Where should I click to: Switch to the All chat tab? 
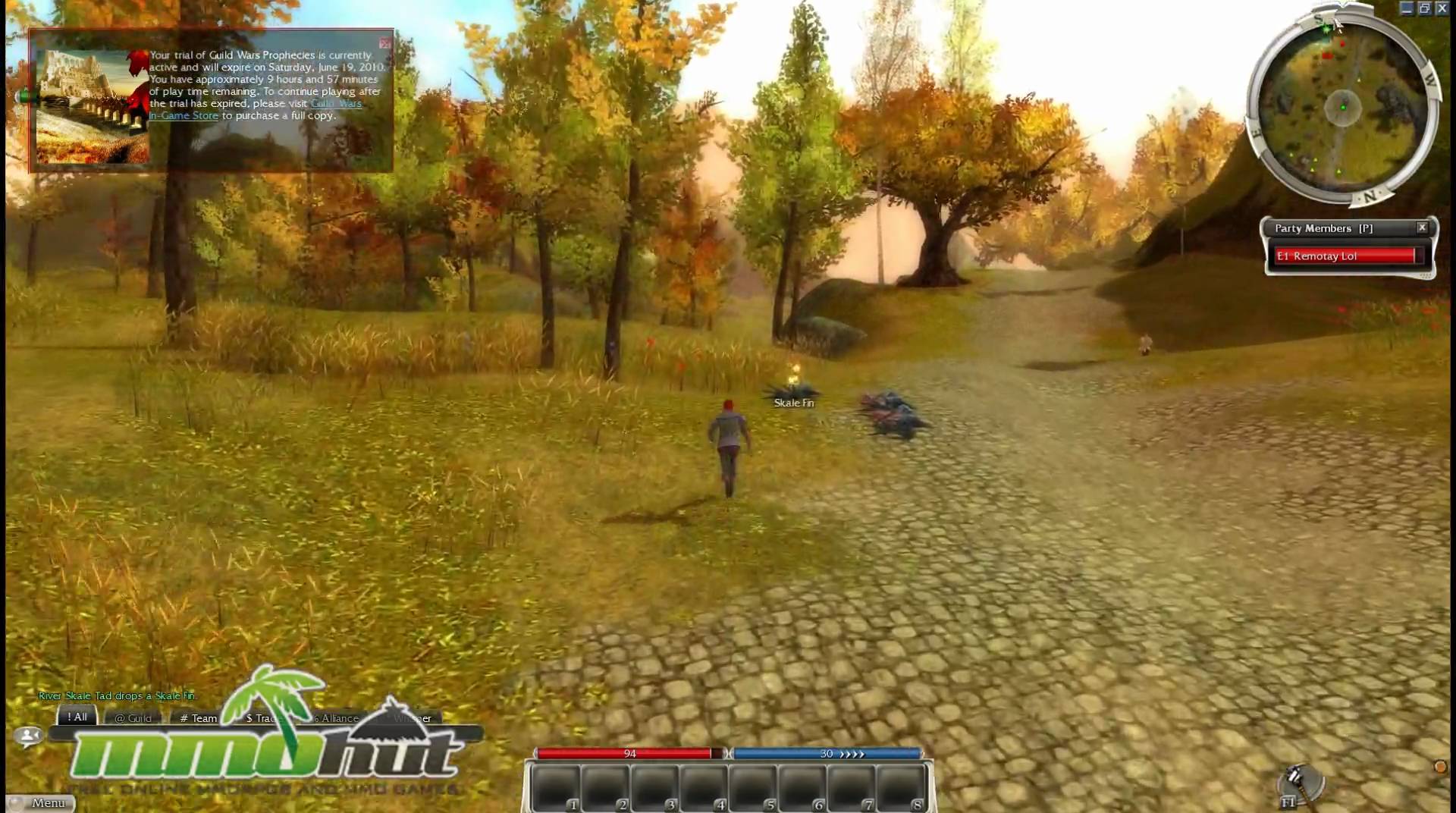[77, 717]
